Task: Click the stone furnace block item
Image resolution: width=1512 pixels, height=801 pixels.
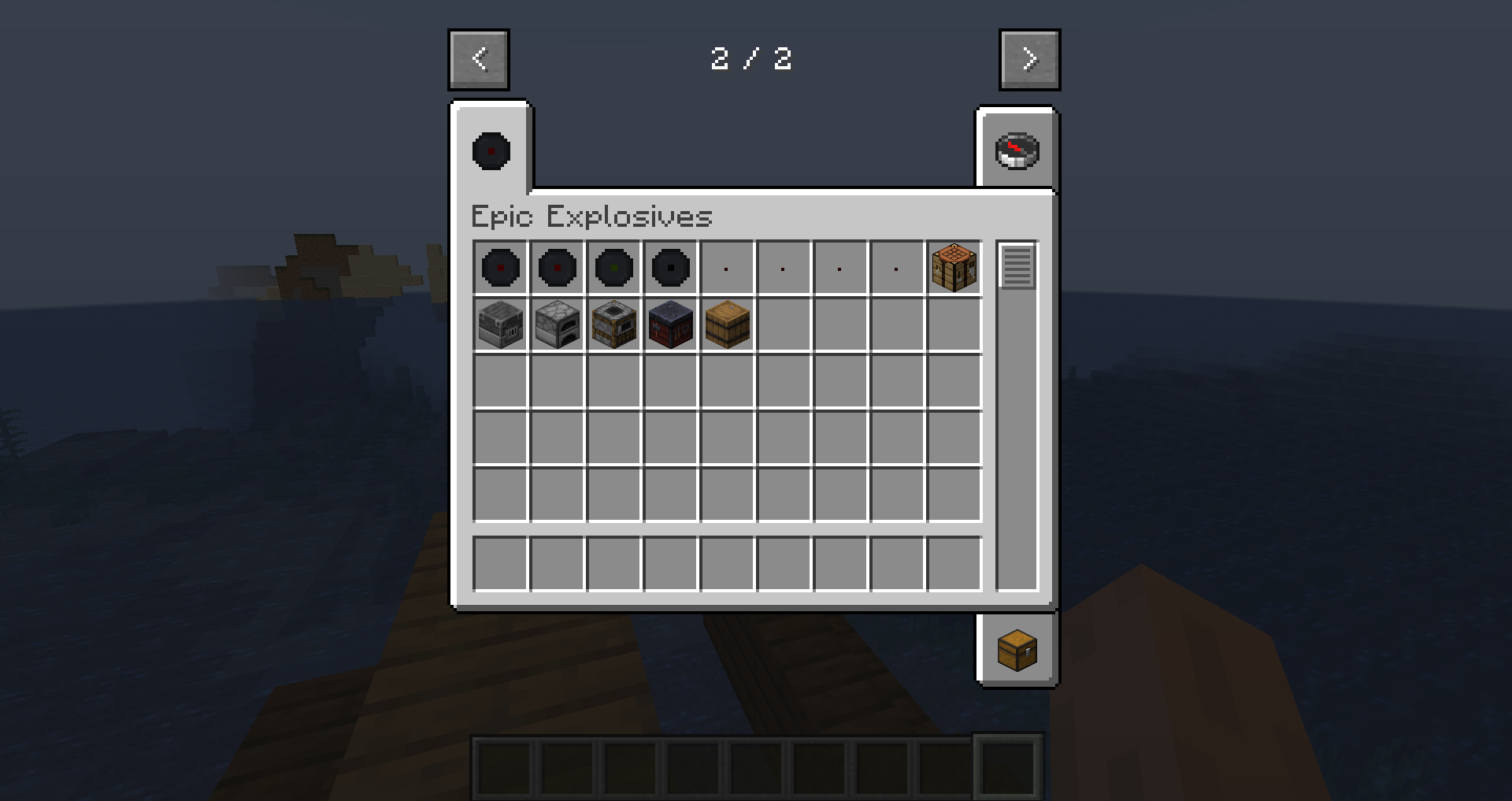Action: coord(557,325)
